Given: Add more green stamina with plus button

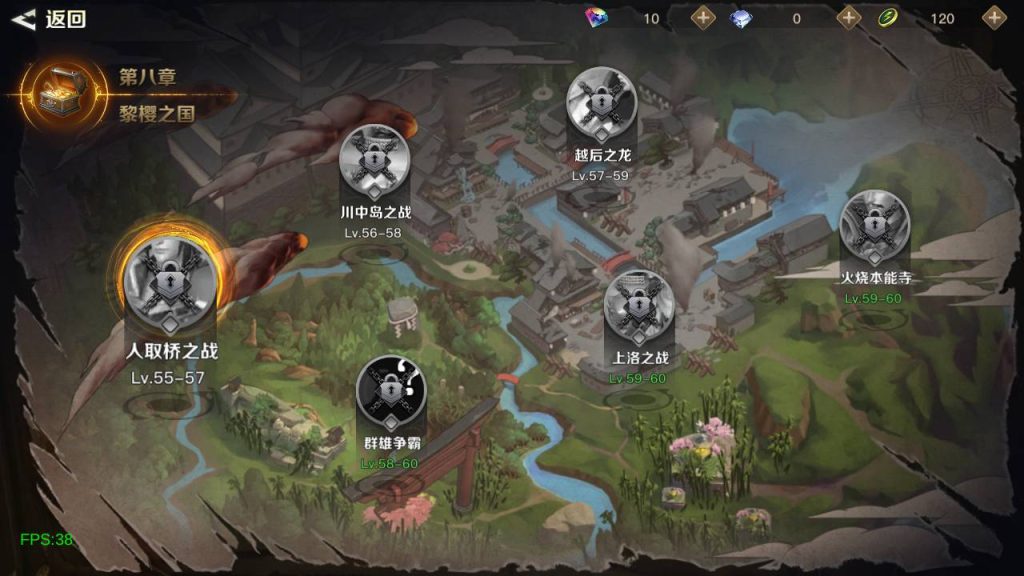Looking at the screenshot, I should point(994,17).
